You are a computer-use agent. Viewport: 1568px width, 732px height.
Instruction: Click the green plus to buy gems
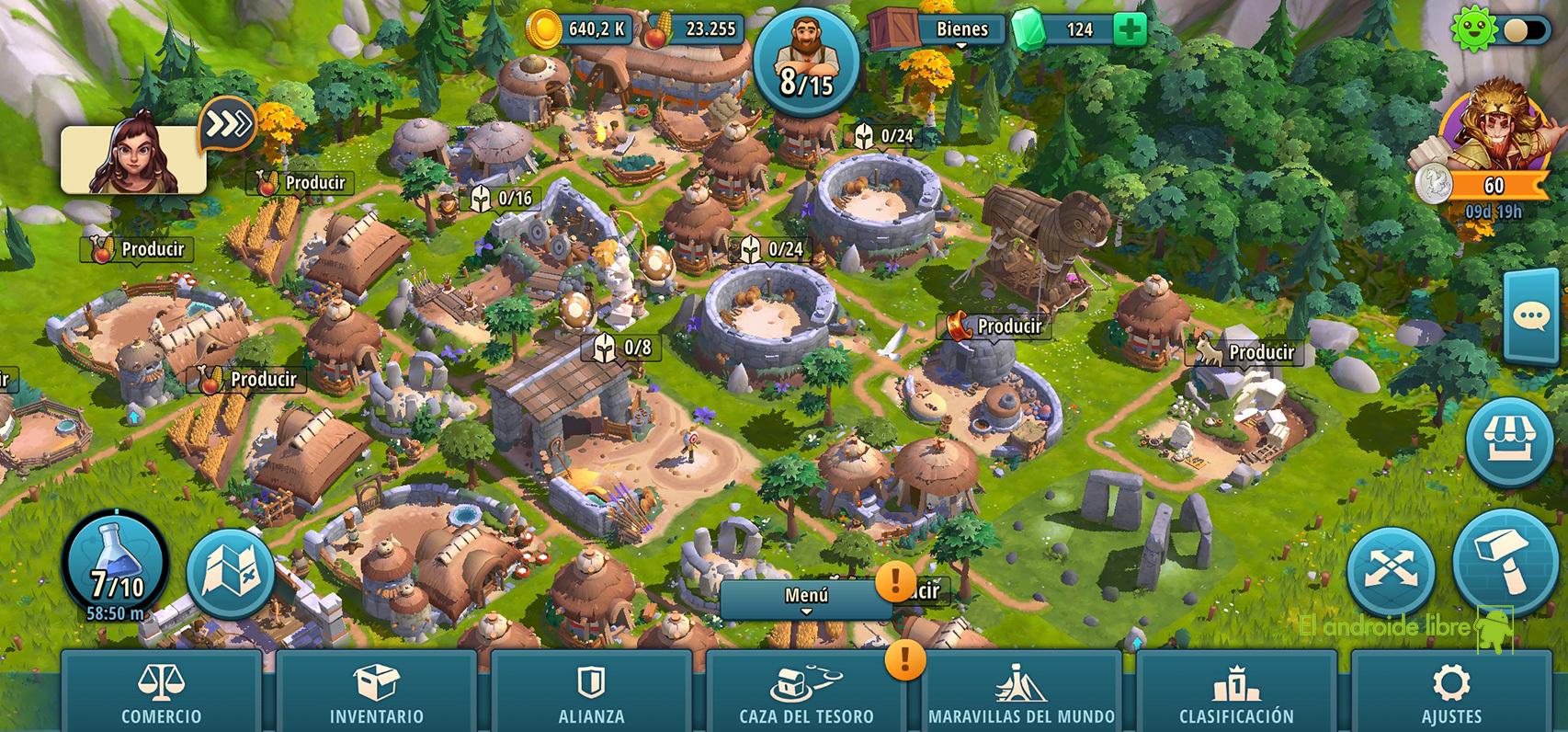(x=1130, y=29)
